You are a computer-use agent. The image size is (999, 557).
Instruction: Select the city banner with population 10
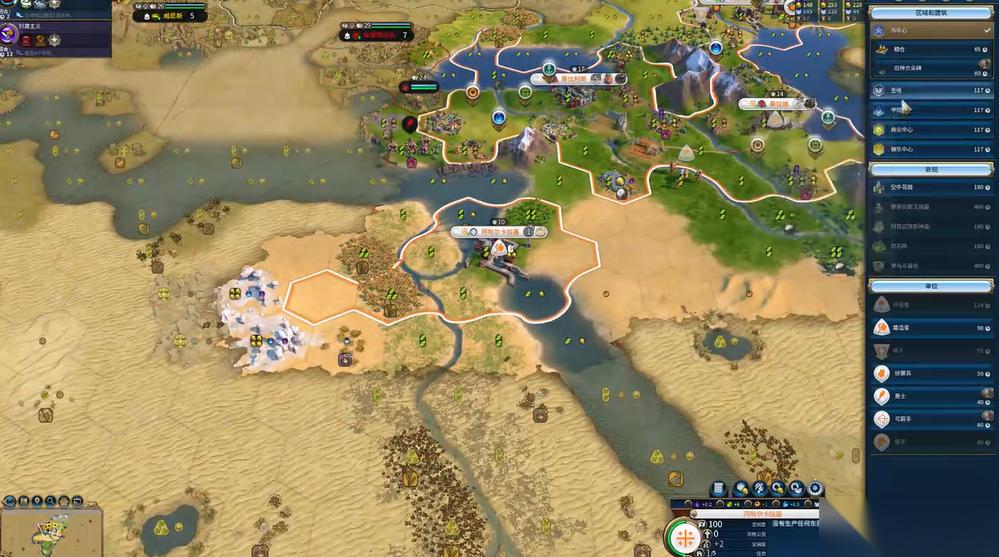pyautogui.click(x=498, y=231)
